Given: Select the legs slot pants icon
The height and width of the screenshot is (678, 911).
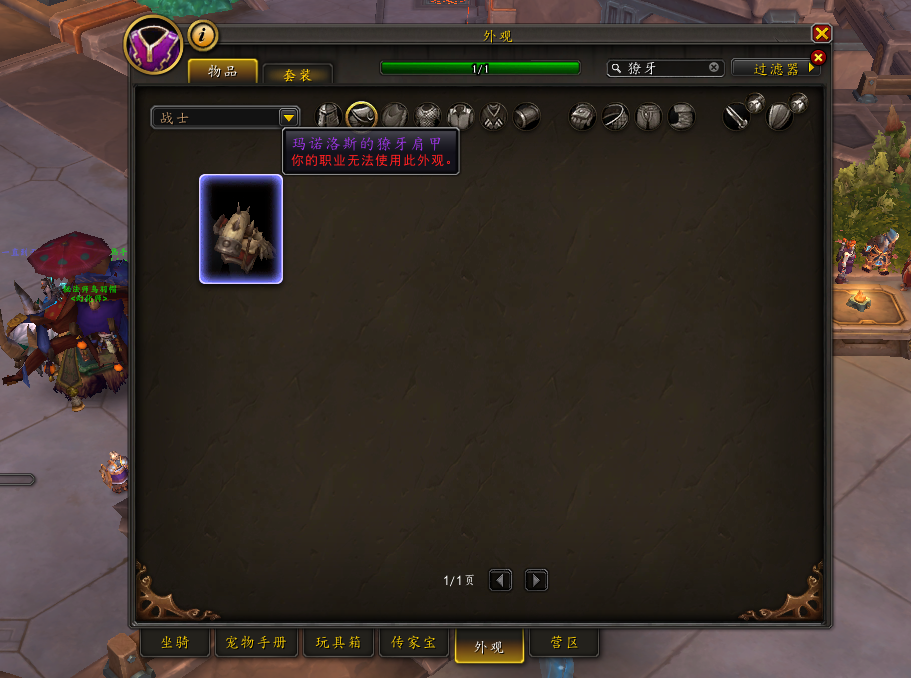Looking at the screenshot, I should 649,117.
